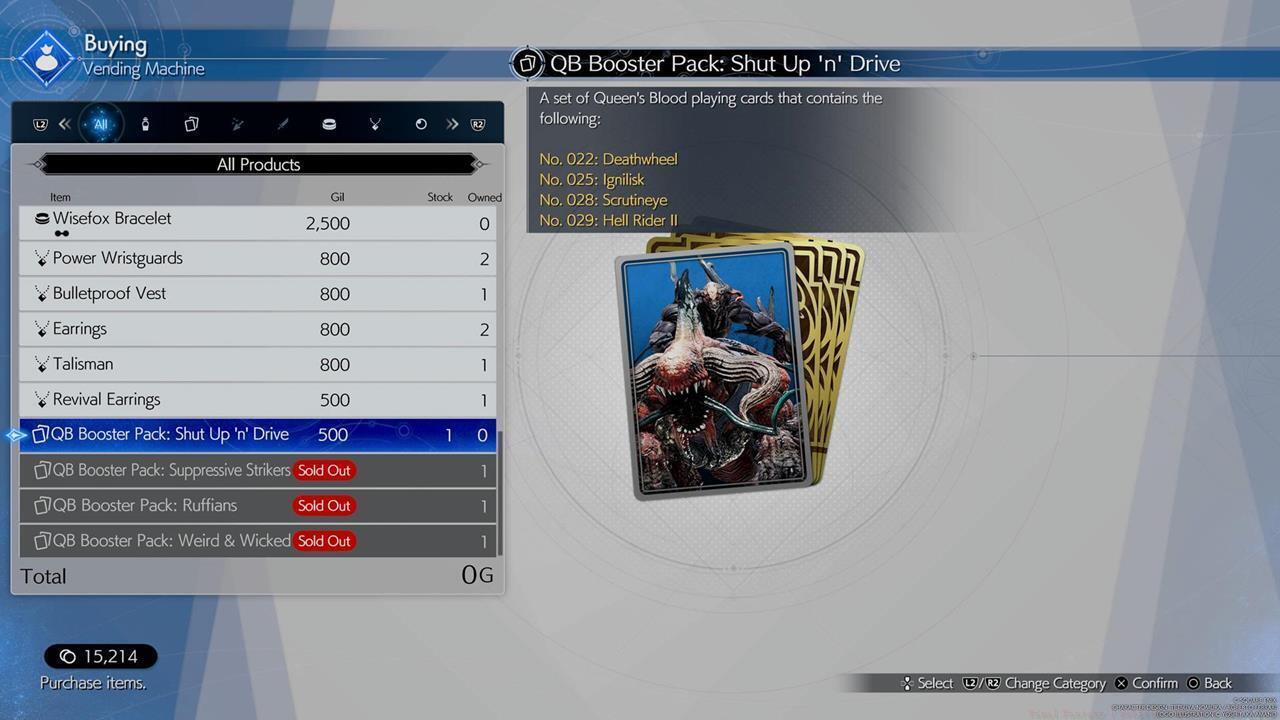Go to previous category with left arrows
Image resolution: width=1280 pixels, height=720 pixels.
(x=64, y=124)
